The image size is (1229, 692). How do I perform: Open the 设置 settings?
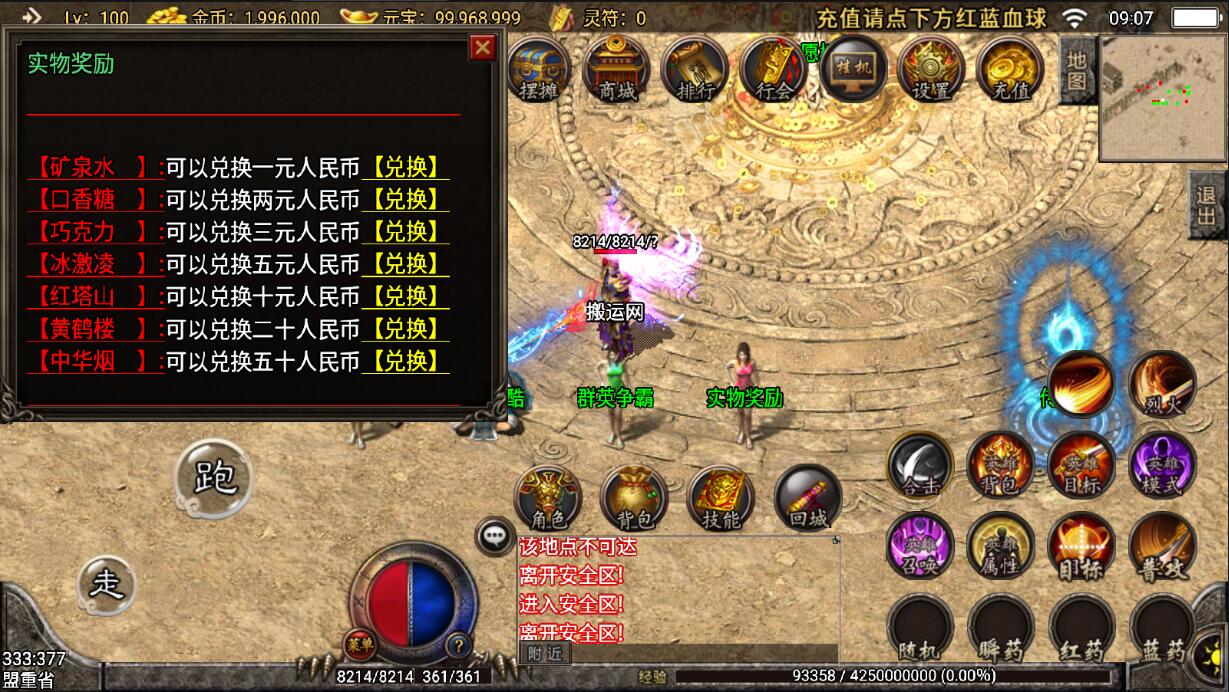[x=931, y=69]
